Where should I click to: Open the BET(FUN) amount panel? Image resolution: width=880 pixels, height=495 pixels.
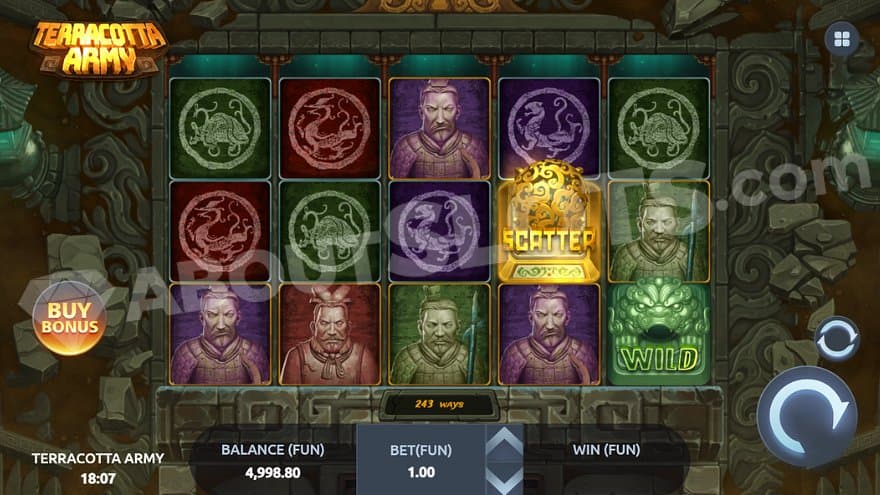(x=420, y=459)
